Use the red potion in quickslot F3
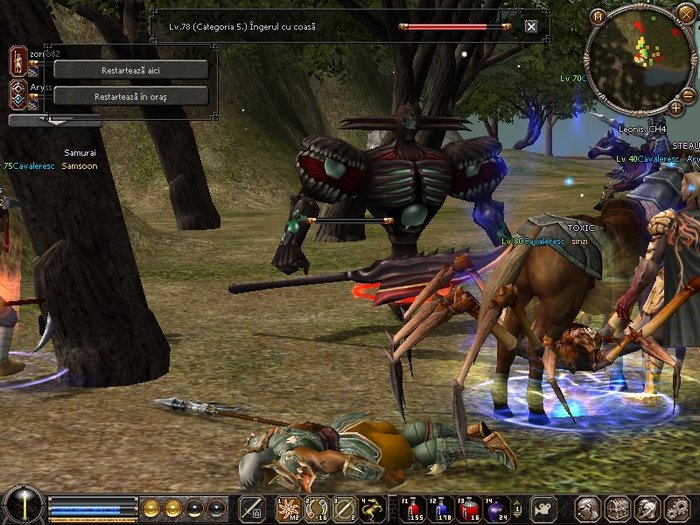The height and width of the screenshot is (525, 700). tap(467, 507)
